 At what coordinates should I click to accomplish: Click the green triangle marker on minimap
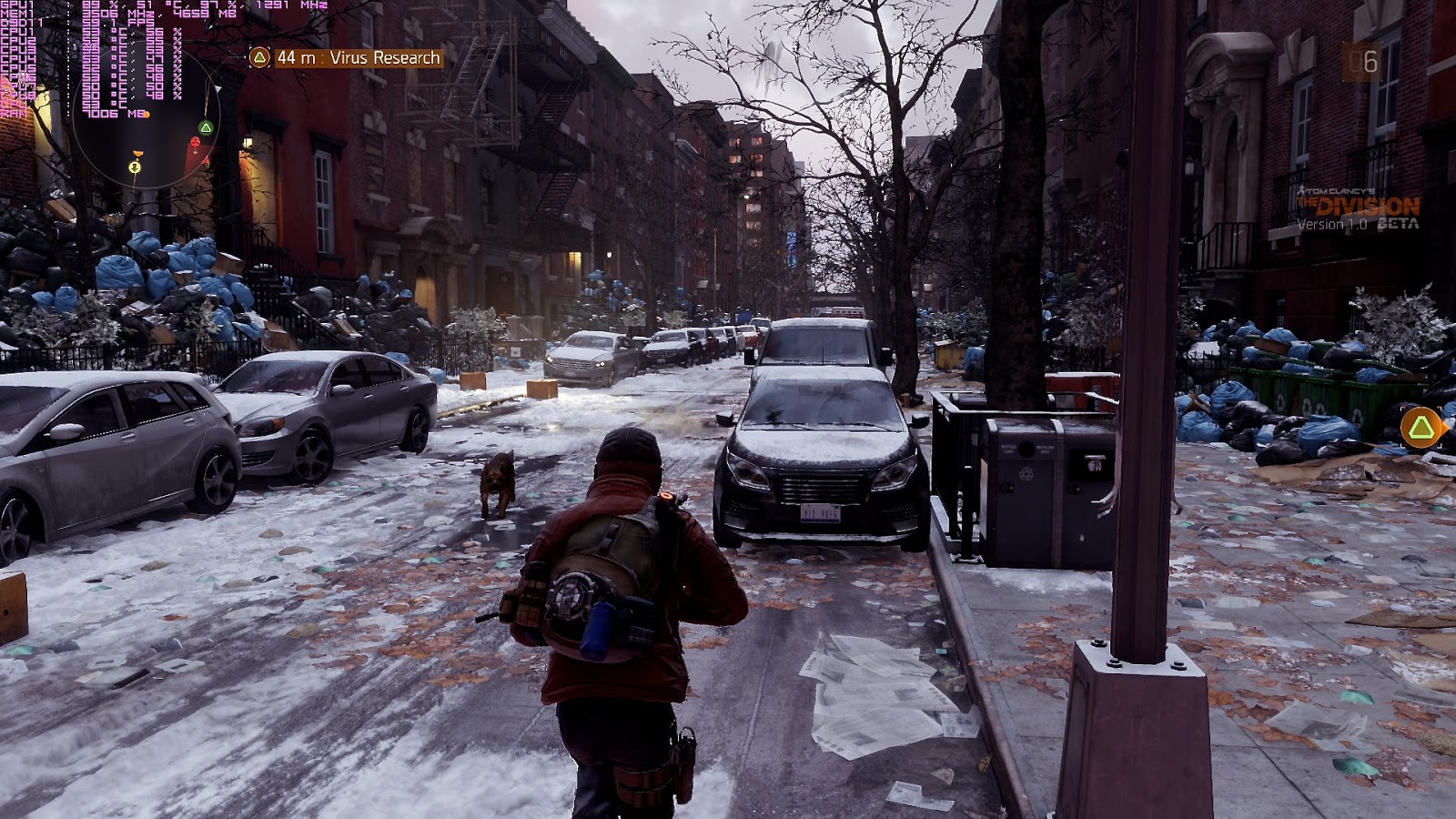(x=207, y=126)
